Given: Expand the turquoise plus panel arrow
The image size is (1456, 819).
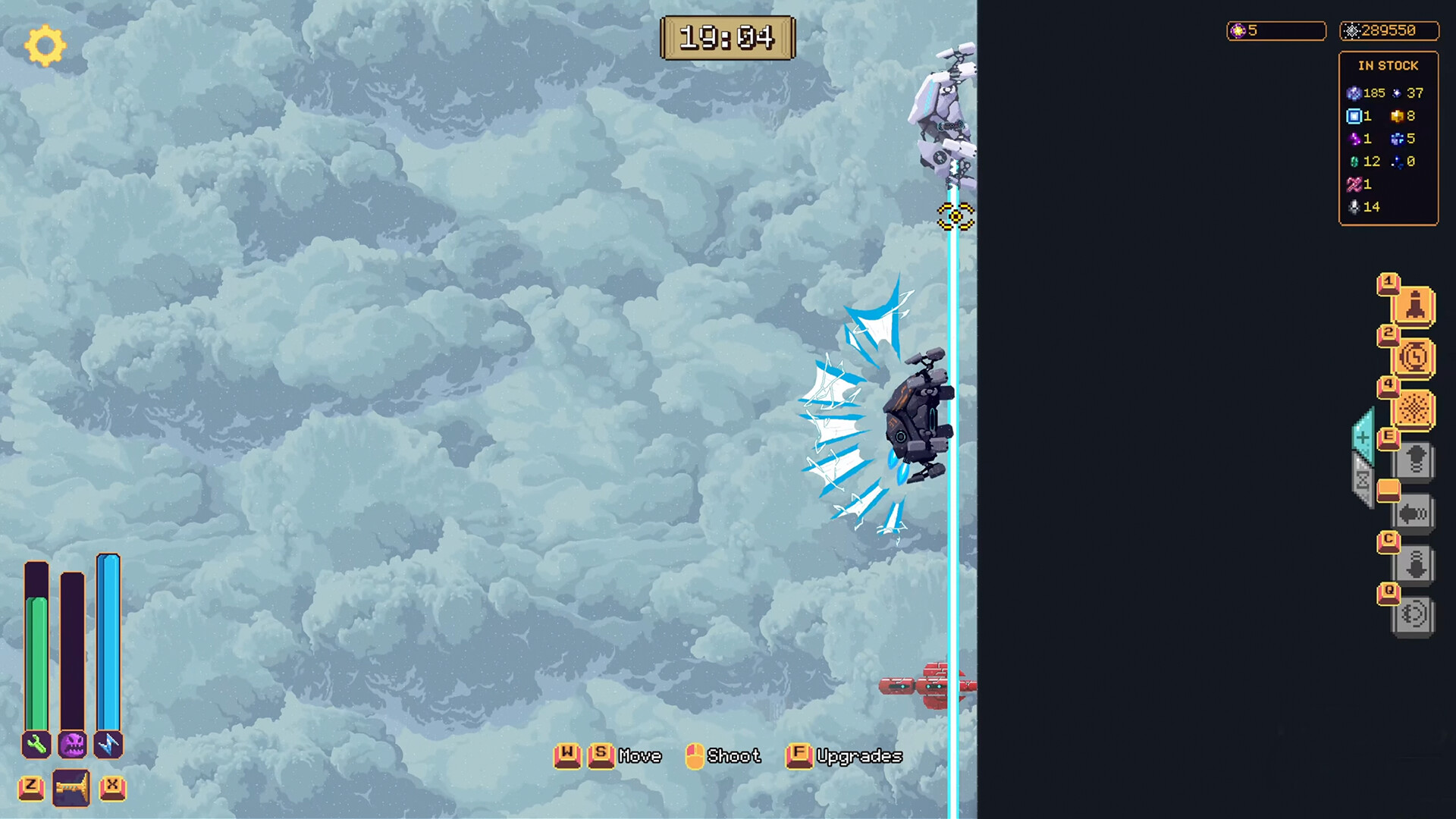Looking at the screenshot, I should pyautogui.click(x=1363, y=438).
